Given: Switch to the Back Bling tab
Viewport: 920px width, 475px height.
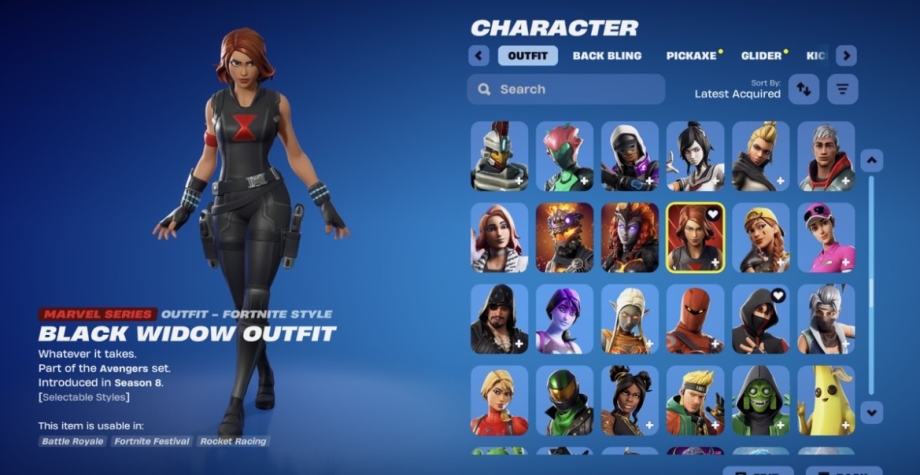Looking at the screenshot, I should 606,56.
